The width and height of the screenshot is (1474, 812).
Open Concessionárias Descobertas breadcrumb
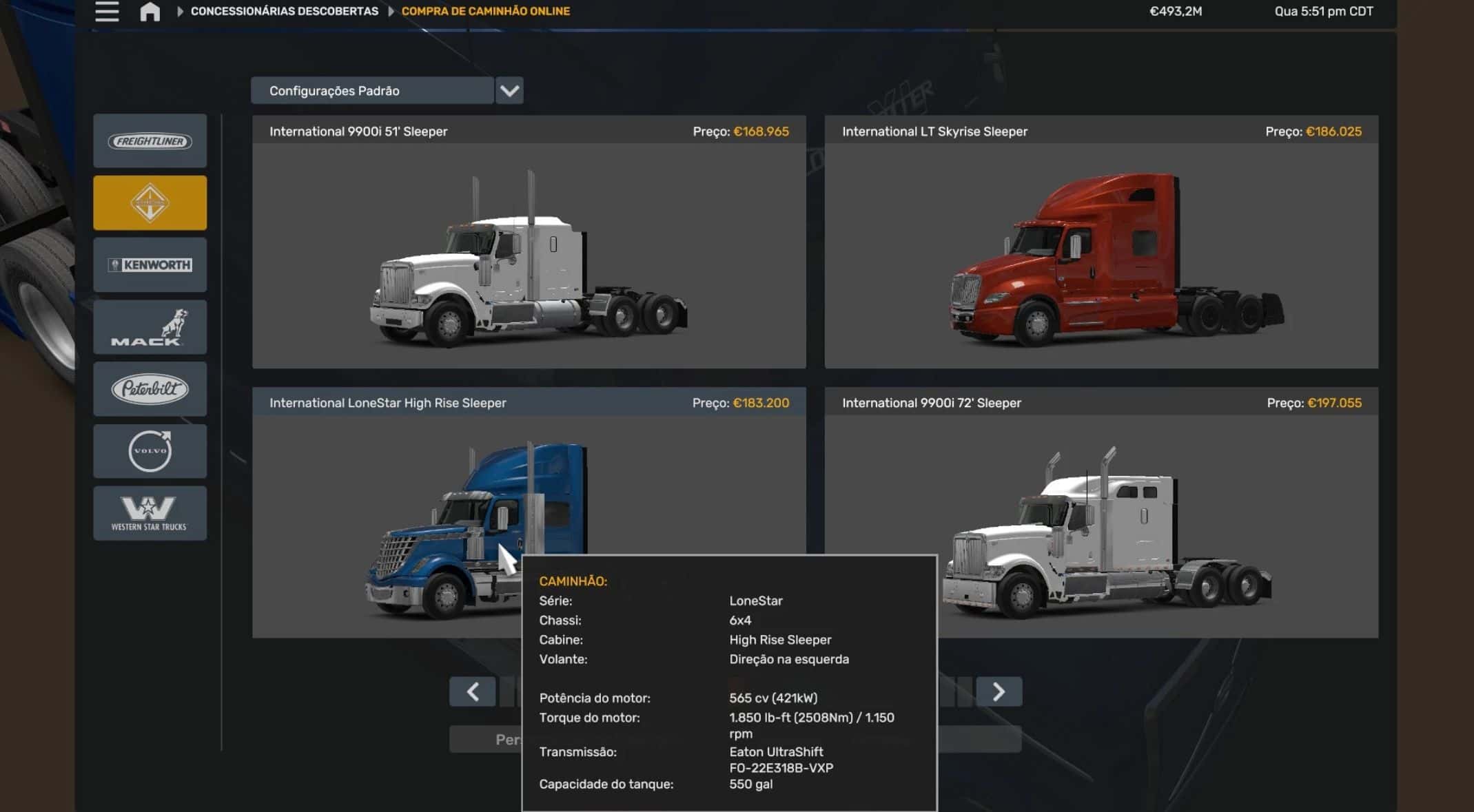pyautogui.click(x=284, y=12)
